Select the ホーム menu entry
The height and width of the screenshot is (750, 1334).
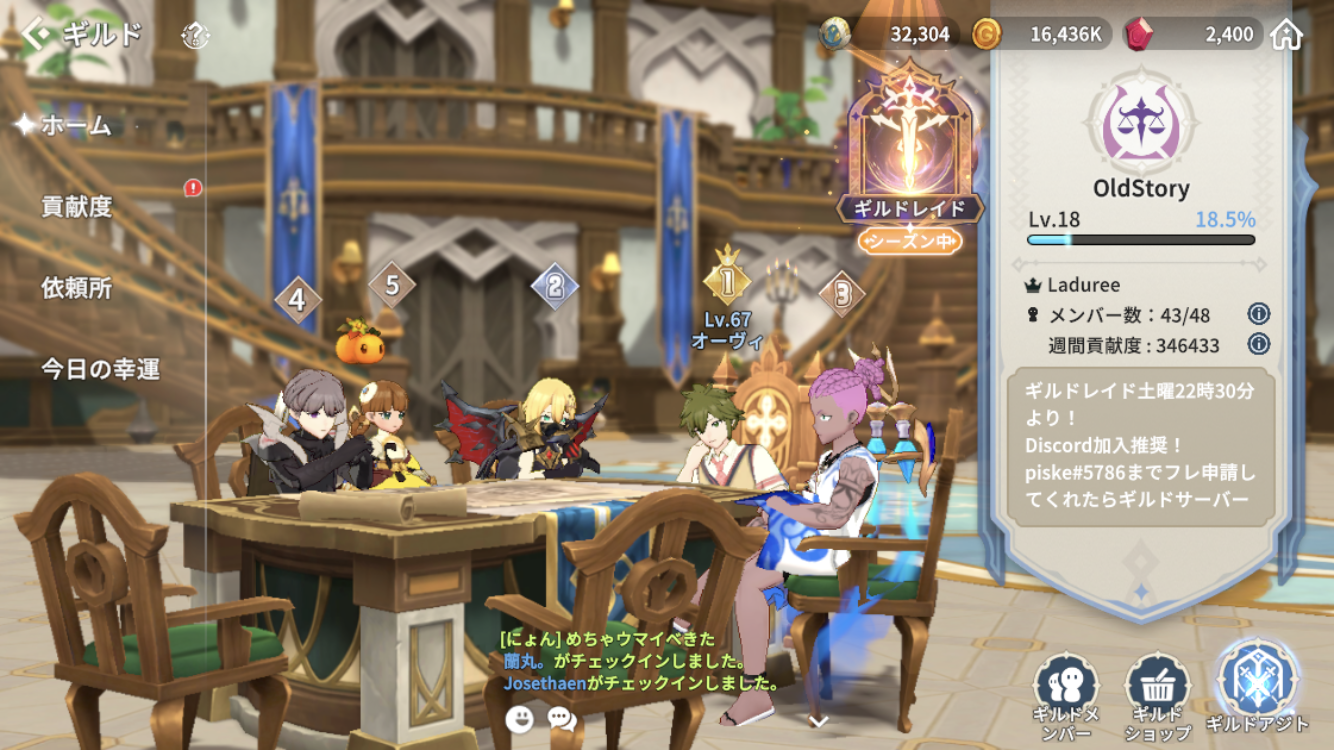tap(76, 126)
